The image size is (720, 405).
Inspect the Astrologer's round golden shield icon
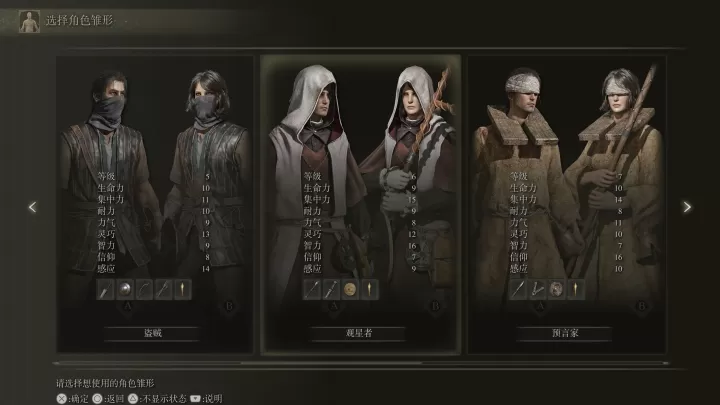(350, 290)
